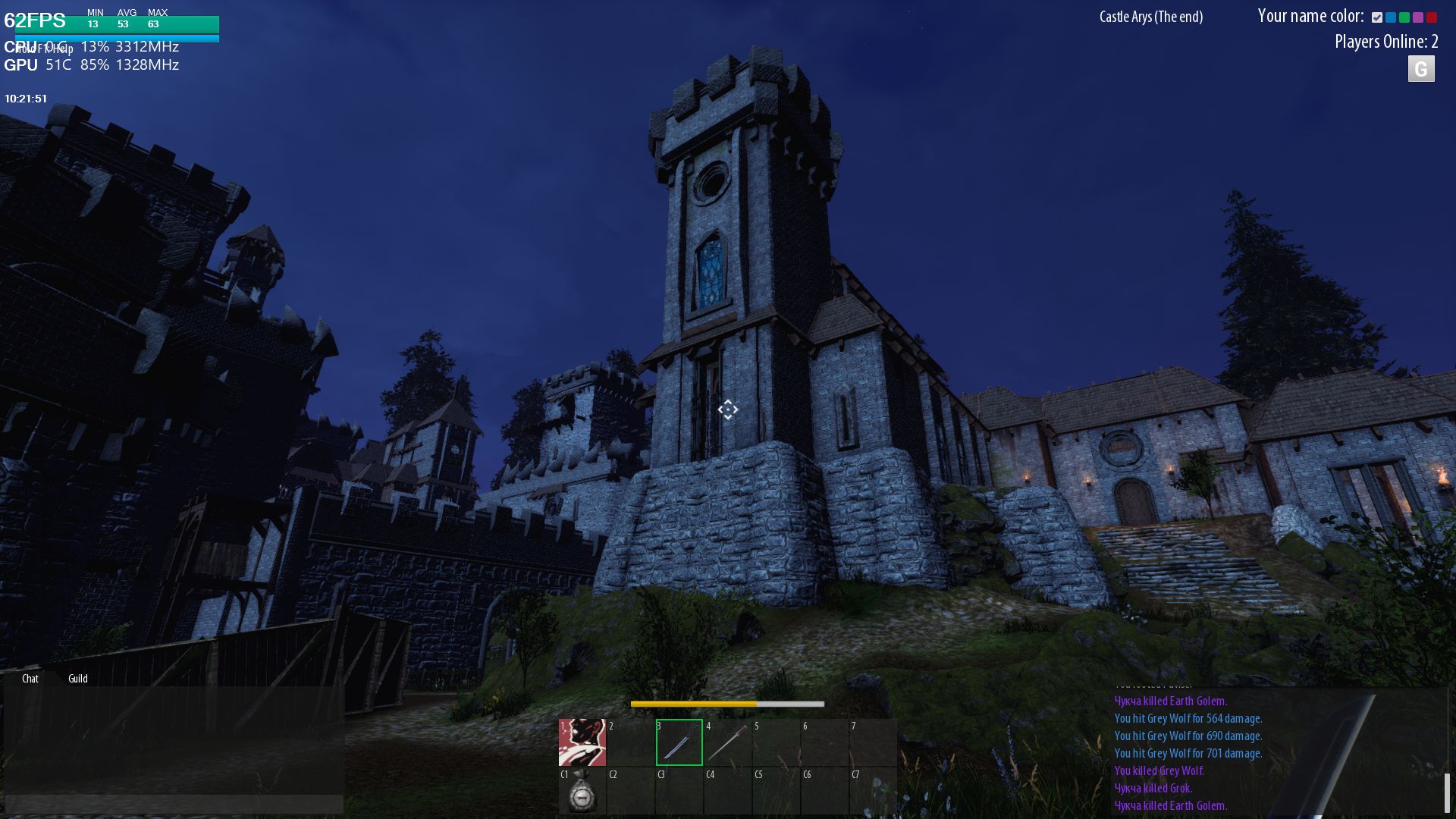Switch to the Guild tab
The height and width of the screenshot is (819, 1456).
coord(78,679)
